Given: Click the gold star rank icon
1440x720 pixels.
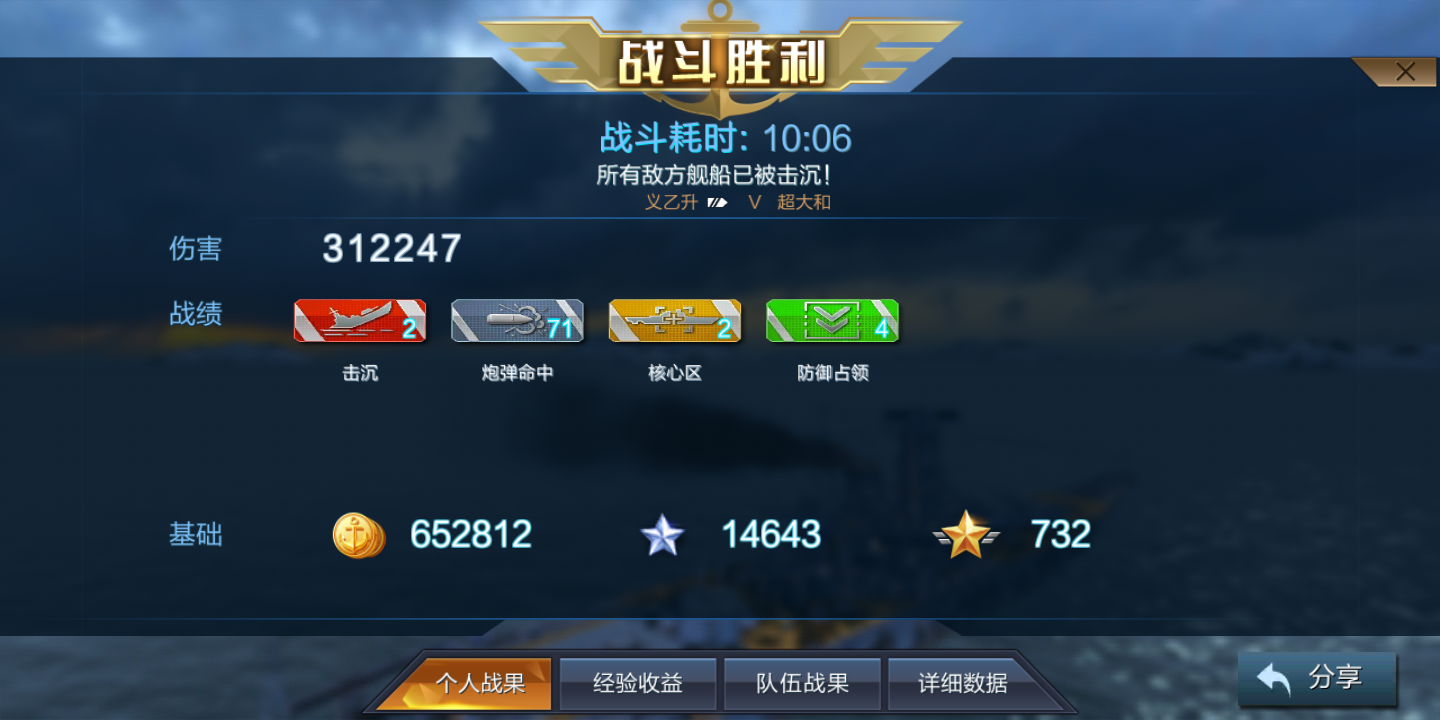Looking at the screenshot, I should (966, 535).
